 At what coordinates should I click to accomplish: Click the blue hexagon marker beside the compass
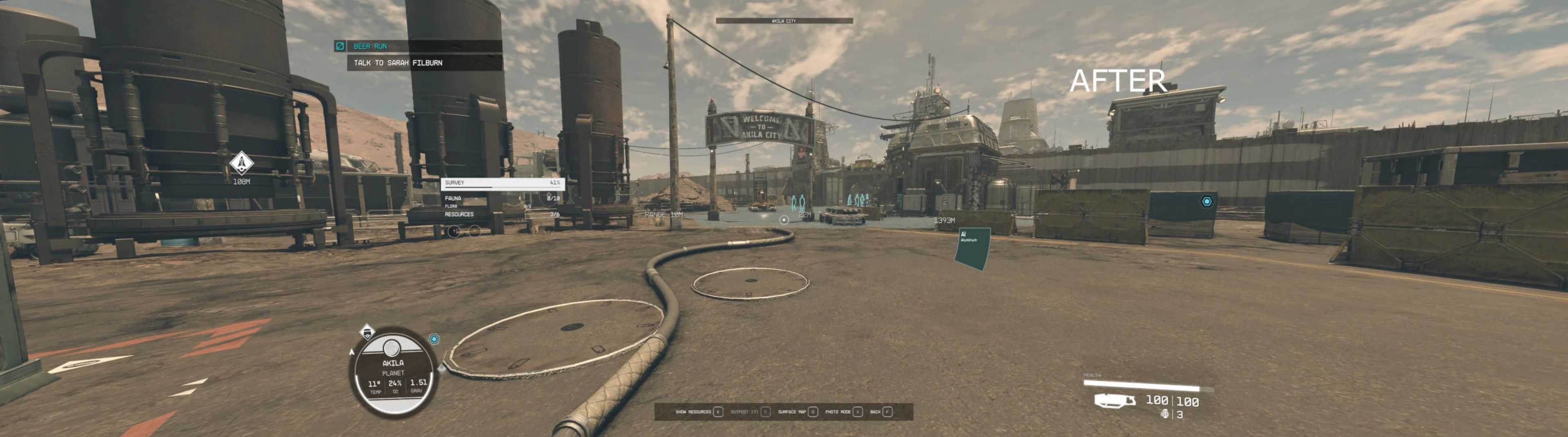click(434, 339)
